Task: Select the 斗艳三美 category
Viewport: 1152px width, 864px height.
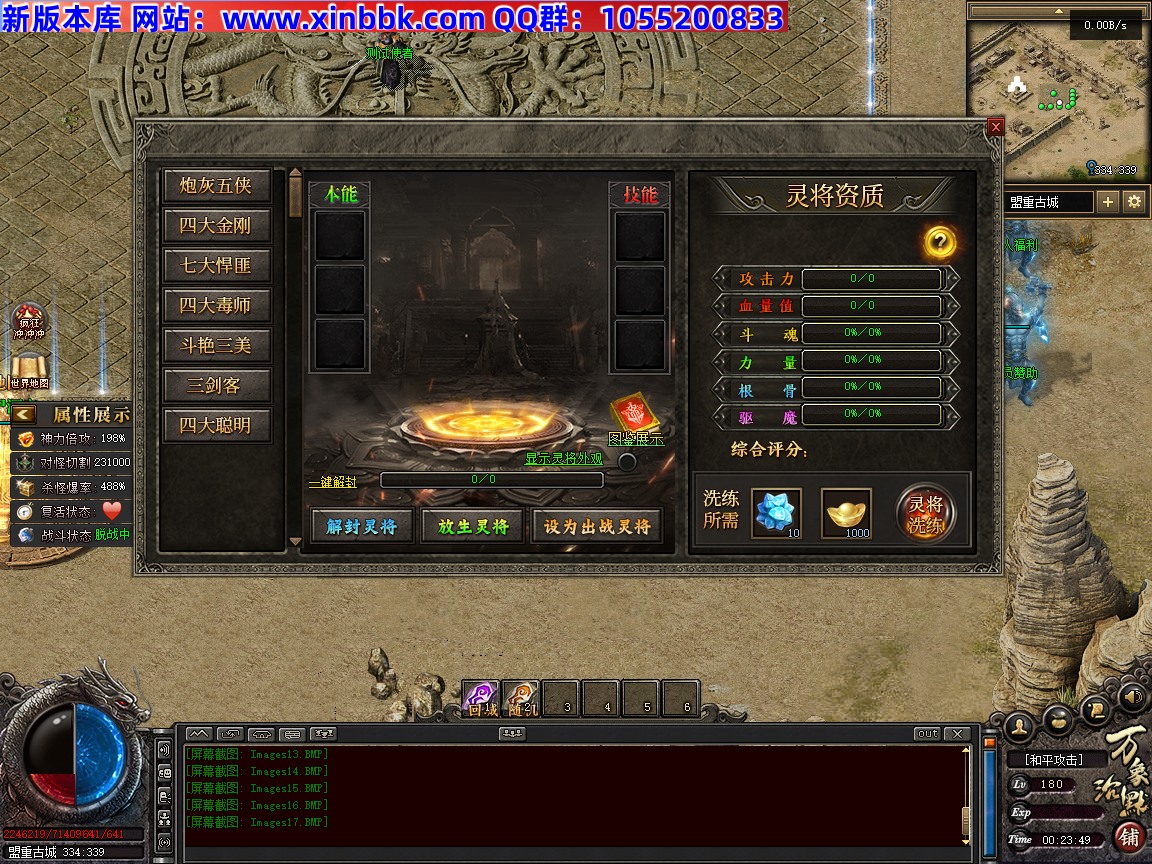Action: [x=216, y=346]
